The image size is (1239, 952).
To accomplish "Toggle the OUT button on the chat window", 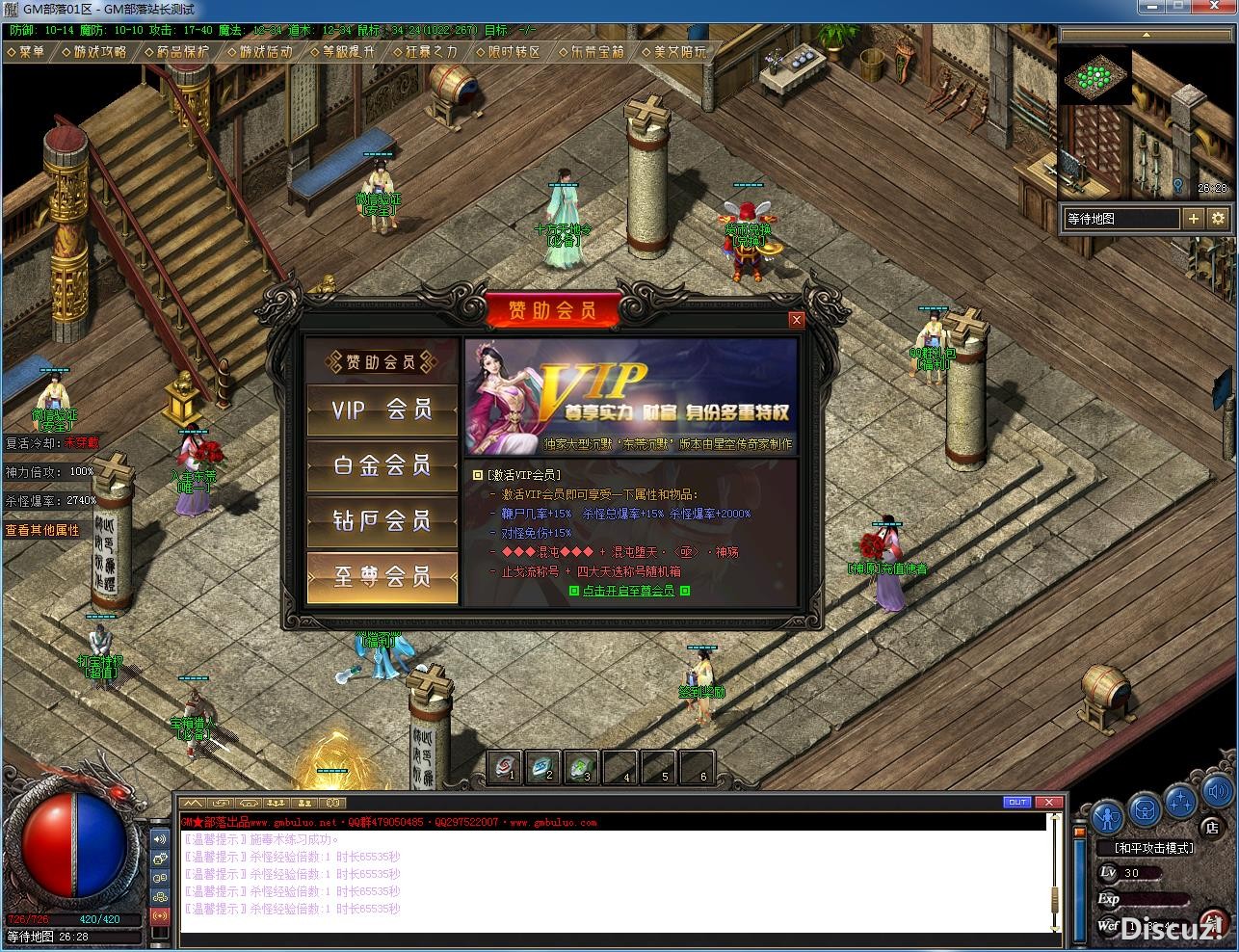I will [1019, 804].
